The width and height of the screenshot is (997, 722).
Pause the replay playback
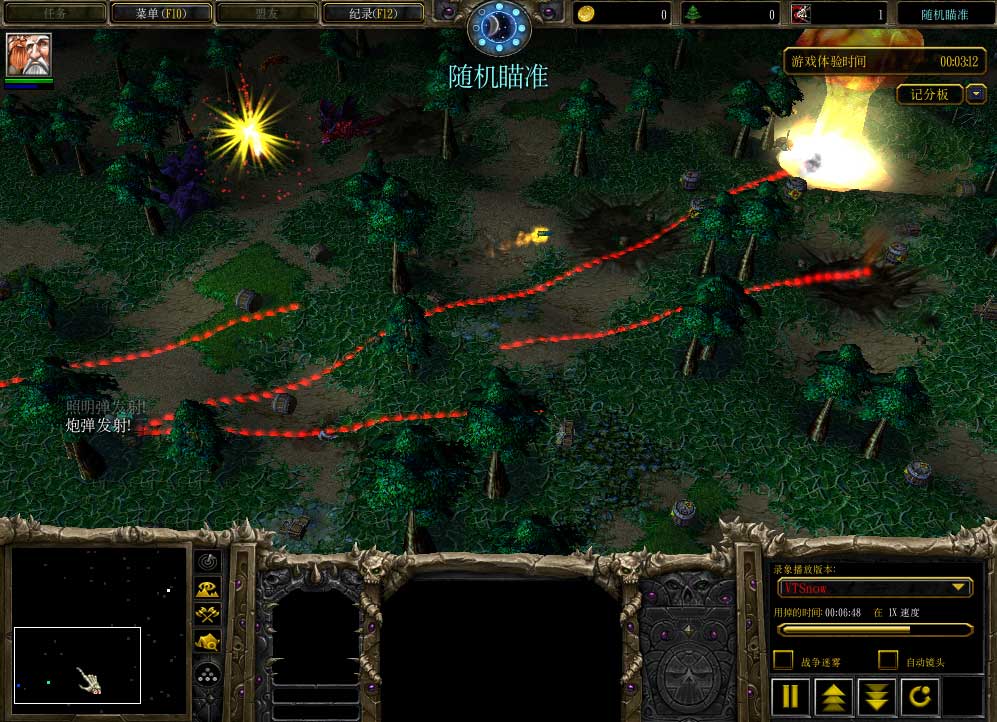coord(790,696)
